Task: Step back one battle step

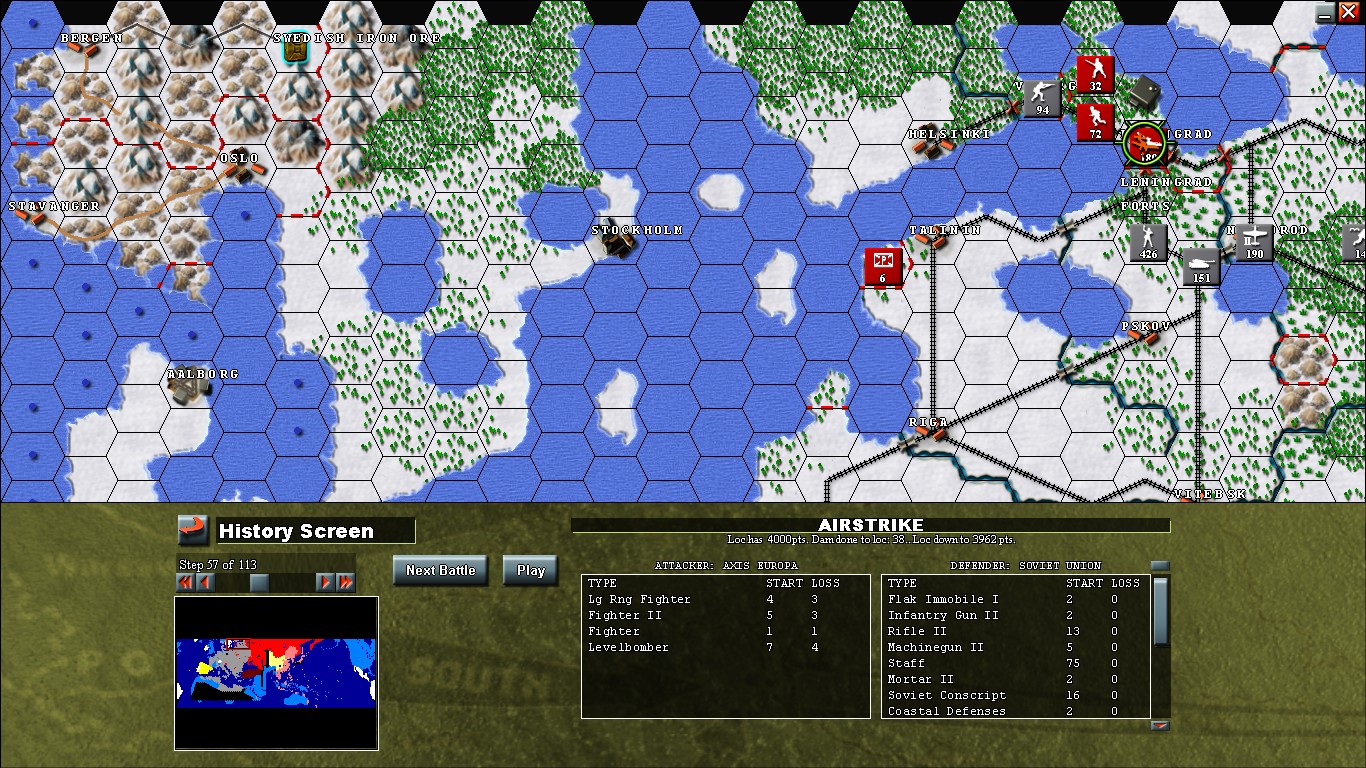Action: pos(204,582)
